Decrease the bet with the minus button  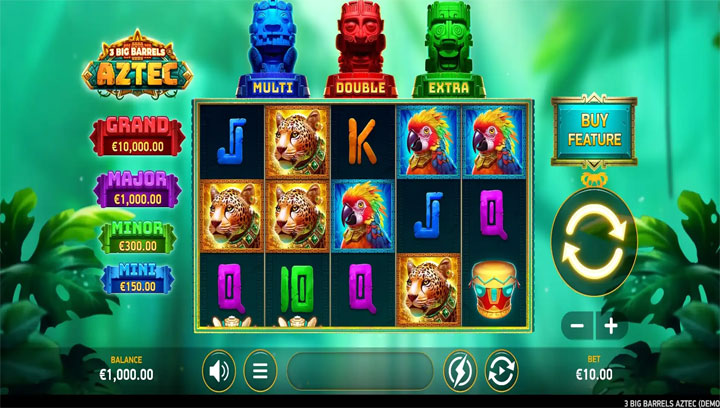click(x=577, y=326)
